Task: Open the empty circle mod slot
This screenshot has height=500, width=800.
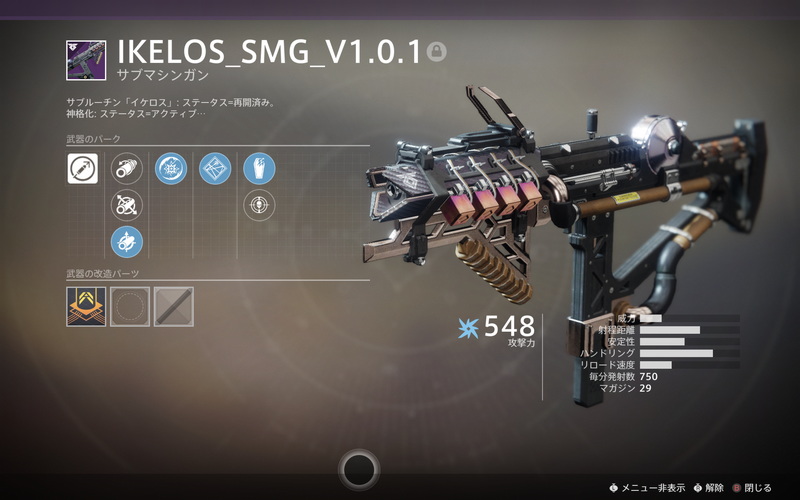Action: (130, 307)
